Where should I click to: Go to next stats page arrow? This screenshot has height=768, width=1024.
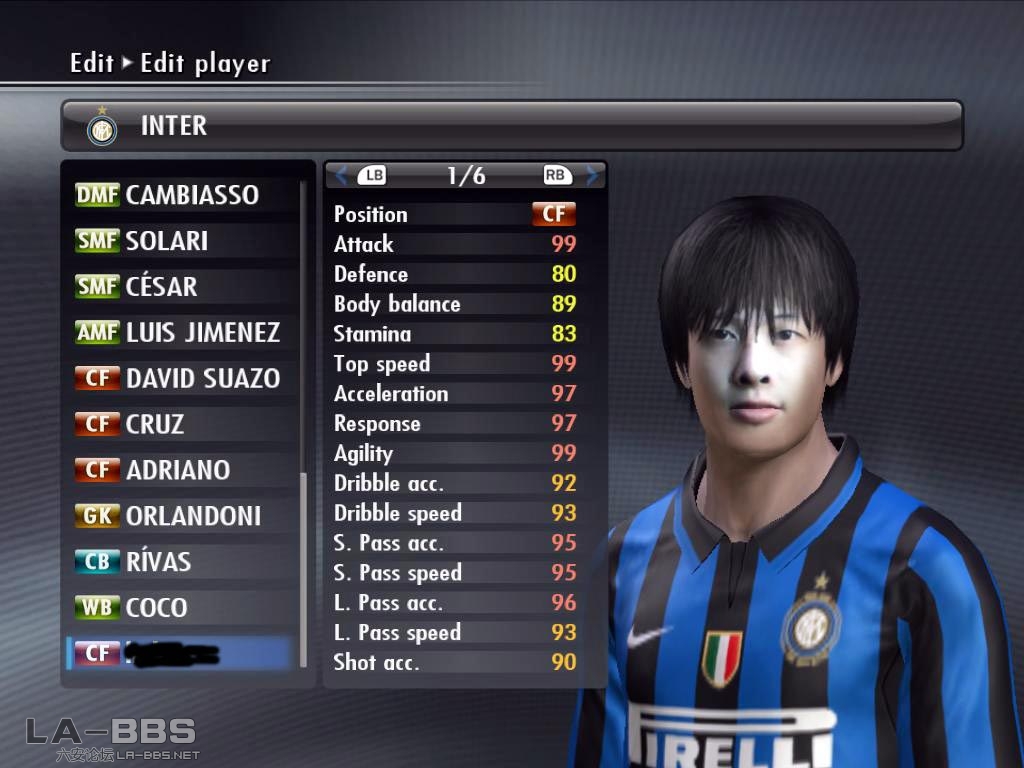(593, 176)
